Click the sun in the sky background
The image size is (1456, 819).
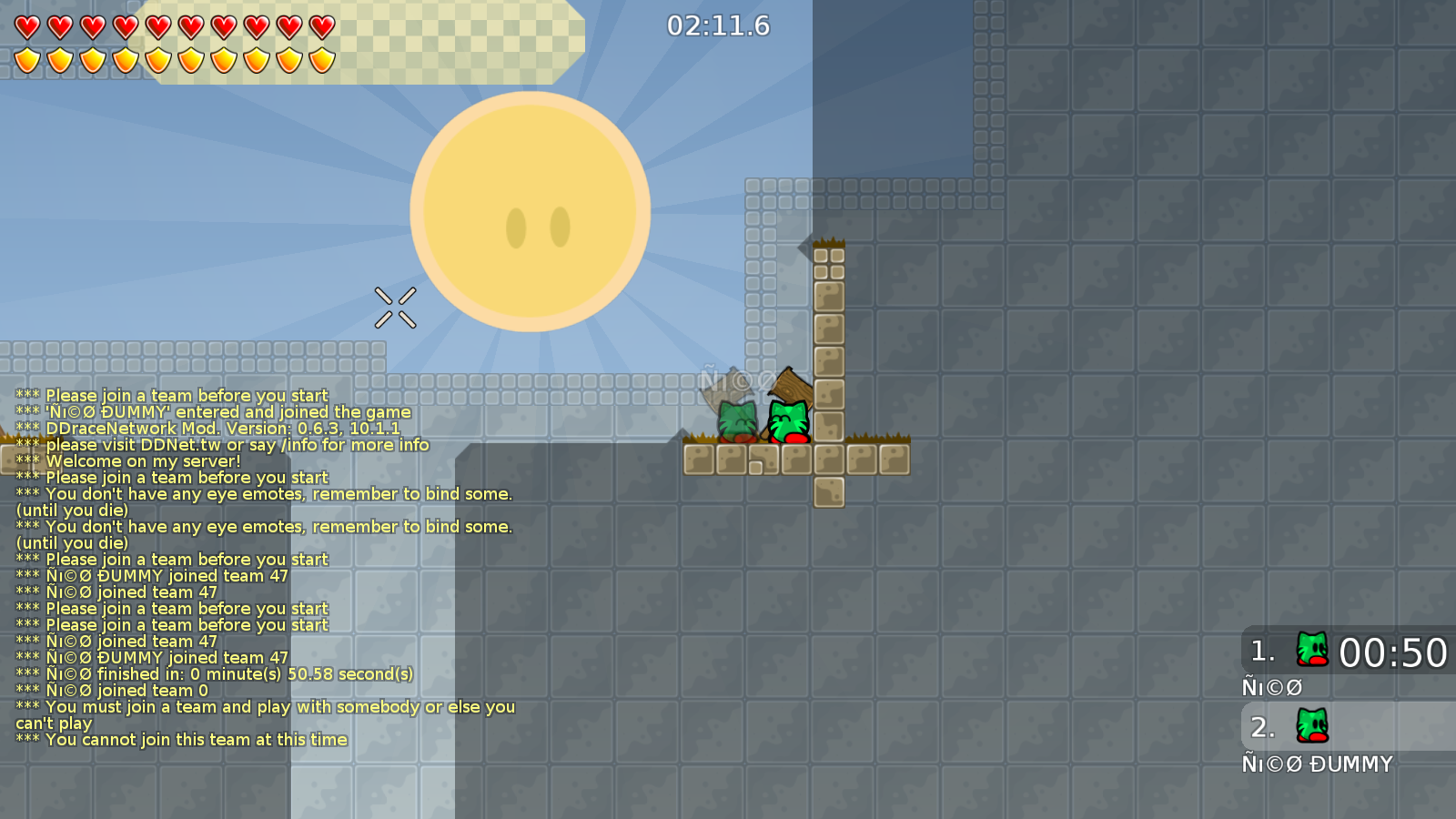[x=532, y=209]
